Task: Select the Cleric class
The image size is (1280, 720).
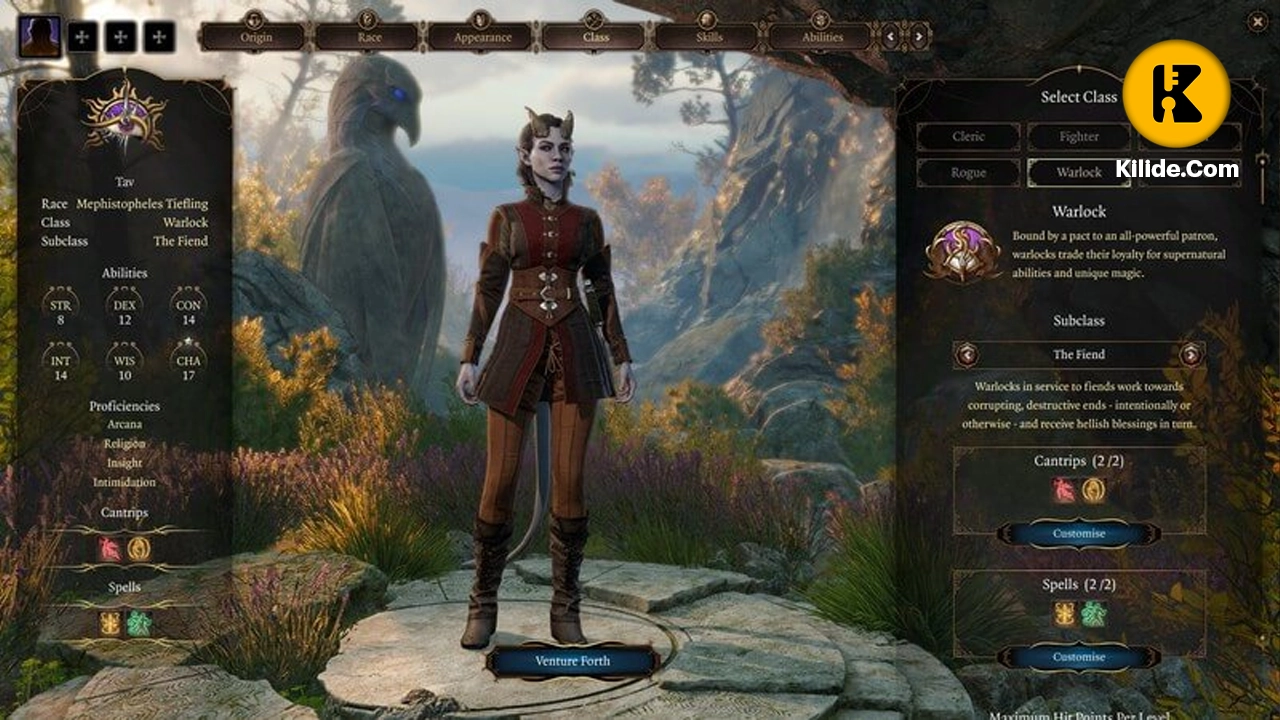Action: 968,136
